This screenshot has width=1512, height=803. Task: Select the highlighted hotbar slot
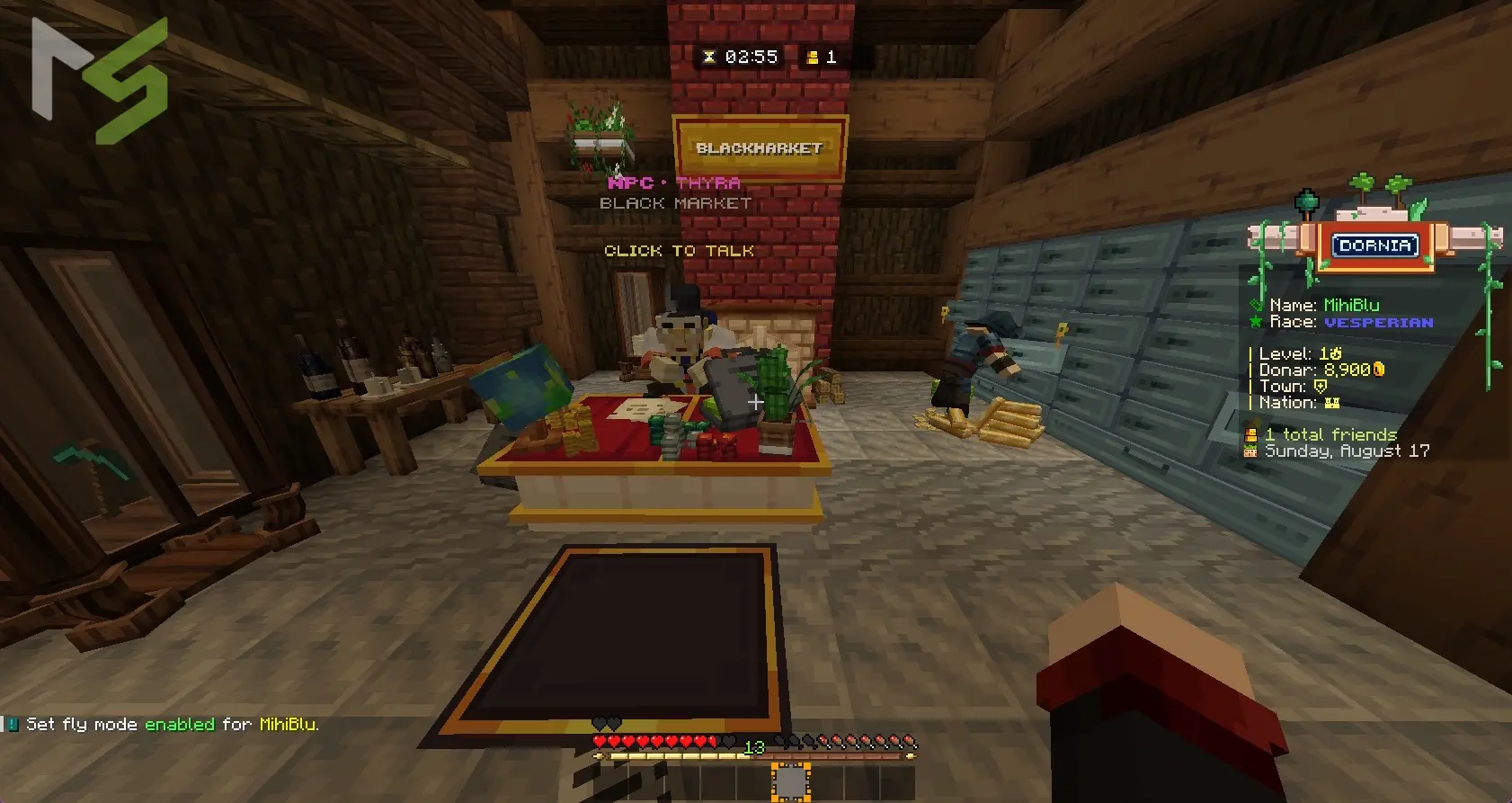791,781
